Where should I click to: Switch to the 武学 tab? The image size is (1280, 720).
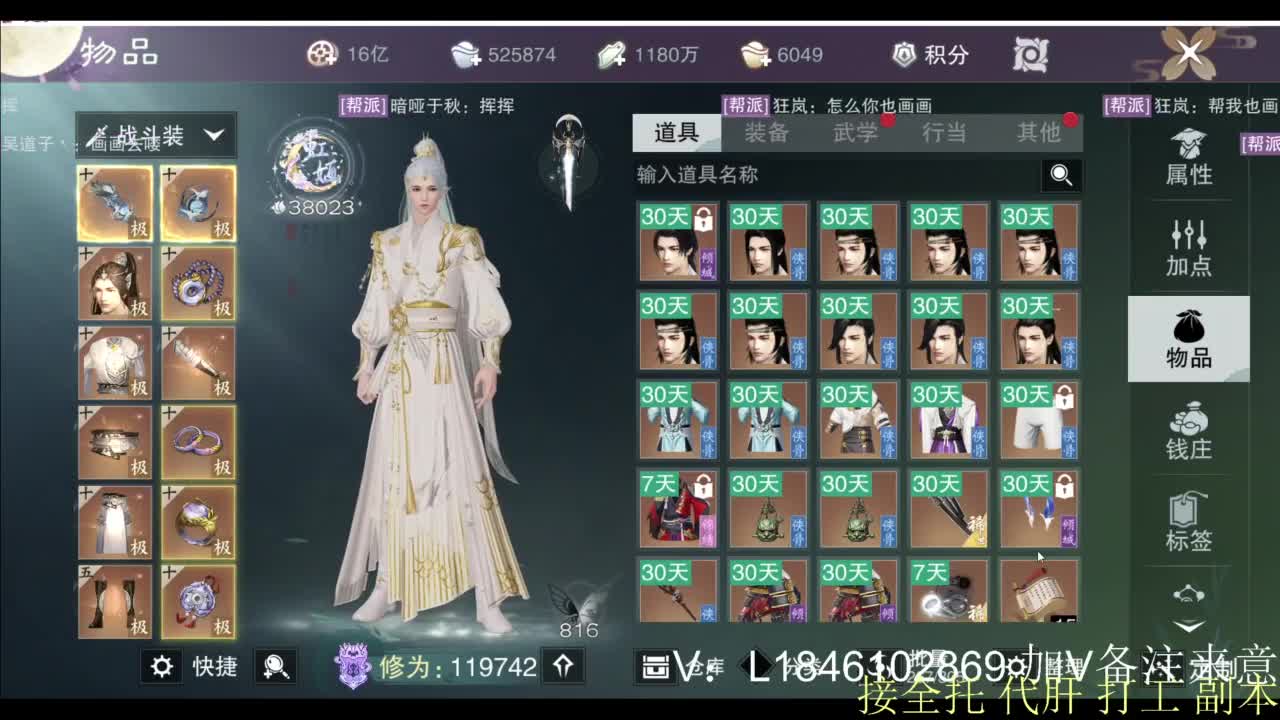point(856,131)
